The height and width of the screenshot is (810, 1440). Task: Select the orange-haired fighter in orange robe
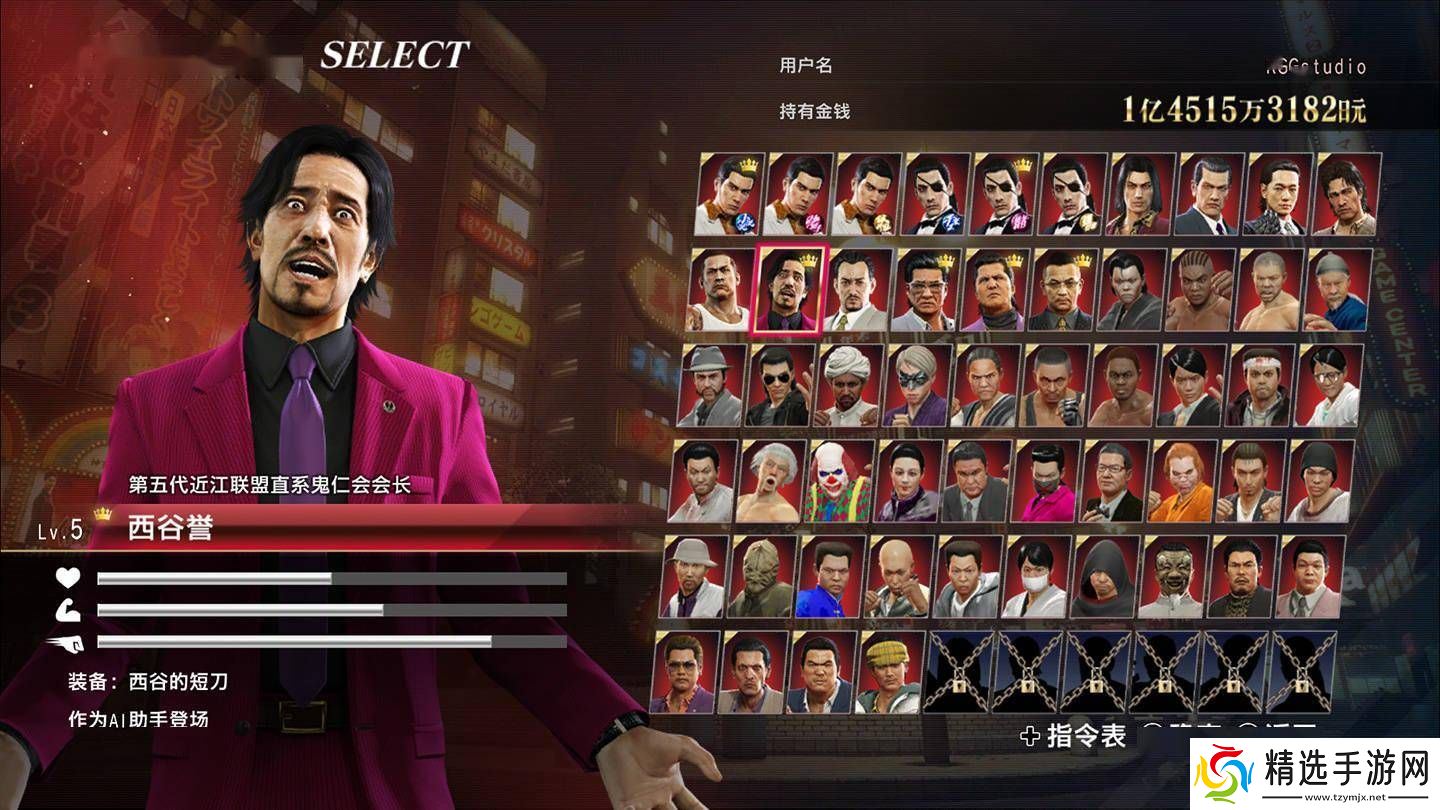tap(1182, 481)
